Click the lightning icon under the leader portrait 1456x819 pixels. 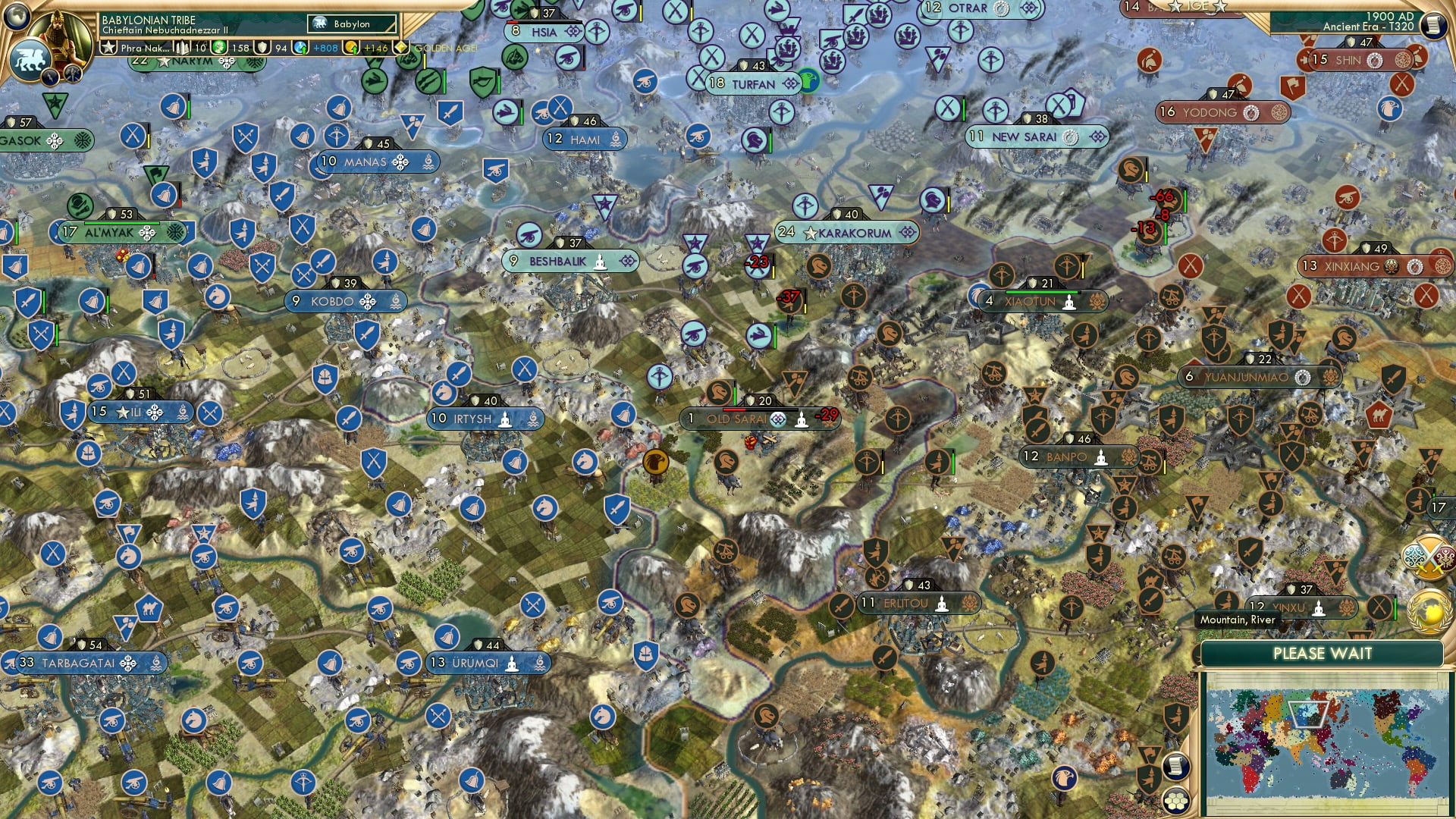tap(50, 75)
